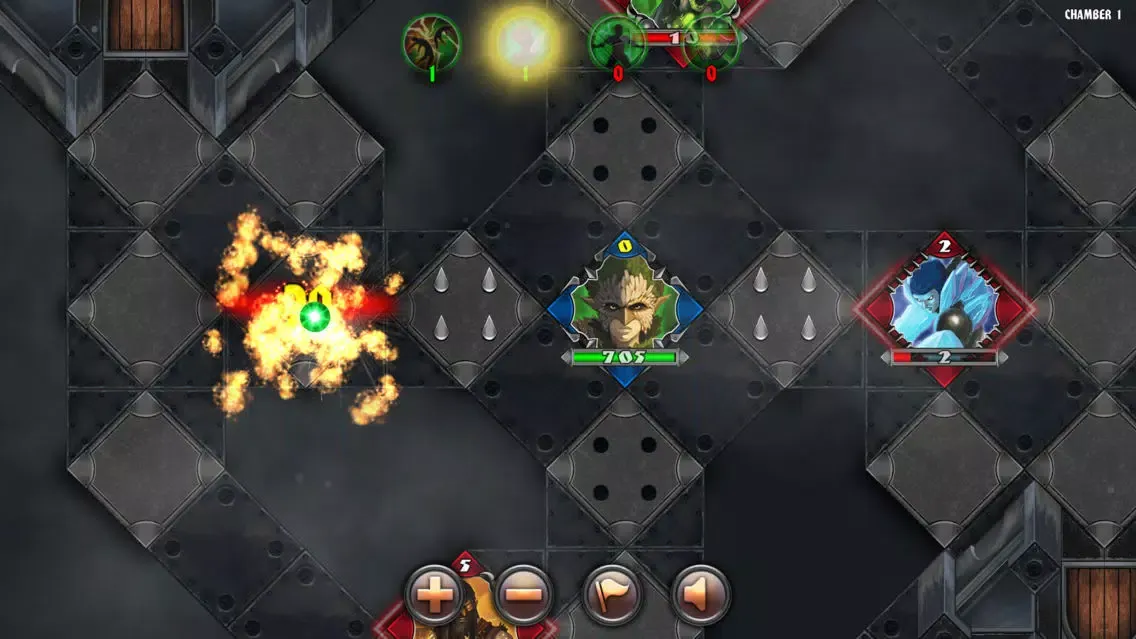The image size is (1136, 639).
Task: Zoom in with the plus button
Action: point(435,595)
